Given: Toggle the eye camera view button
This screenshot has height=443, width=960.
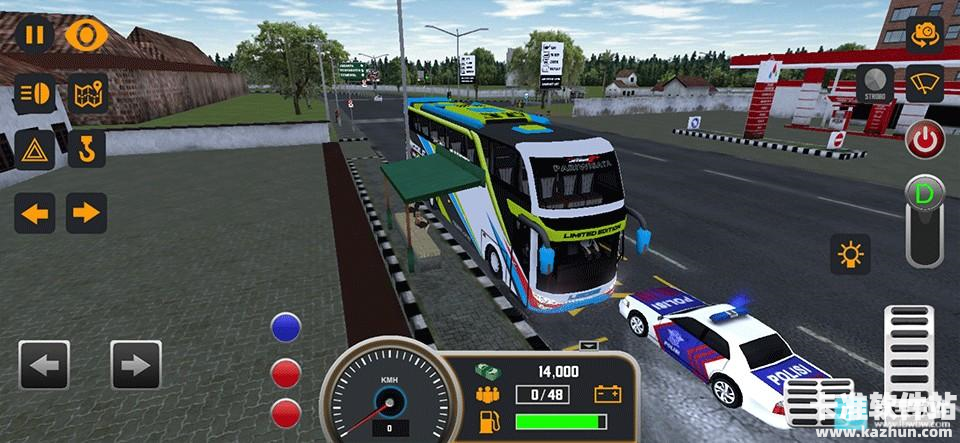Looking at the screenshot, I should [87, 36].
